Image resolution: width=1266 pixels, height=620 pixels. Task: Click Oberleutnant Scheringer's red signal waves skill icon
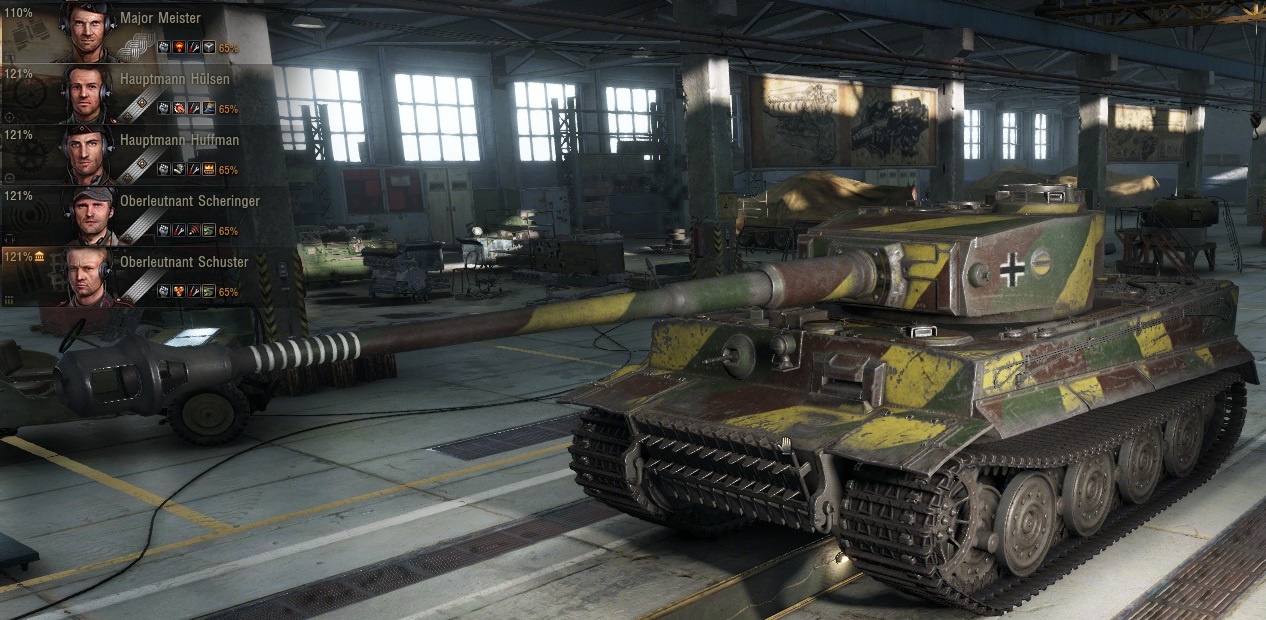[193, 231]
